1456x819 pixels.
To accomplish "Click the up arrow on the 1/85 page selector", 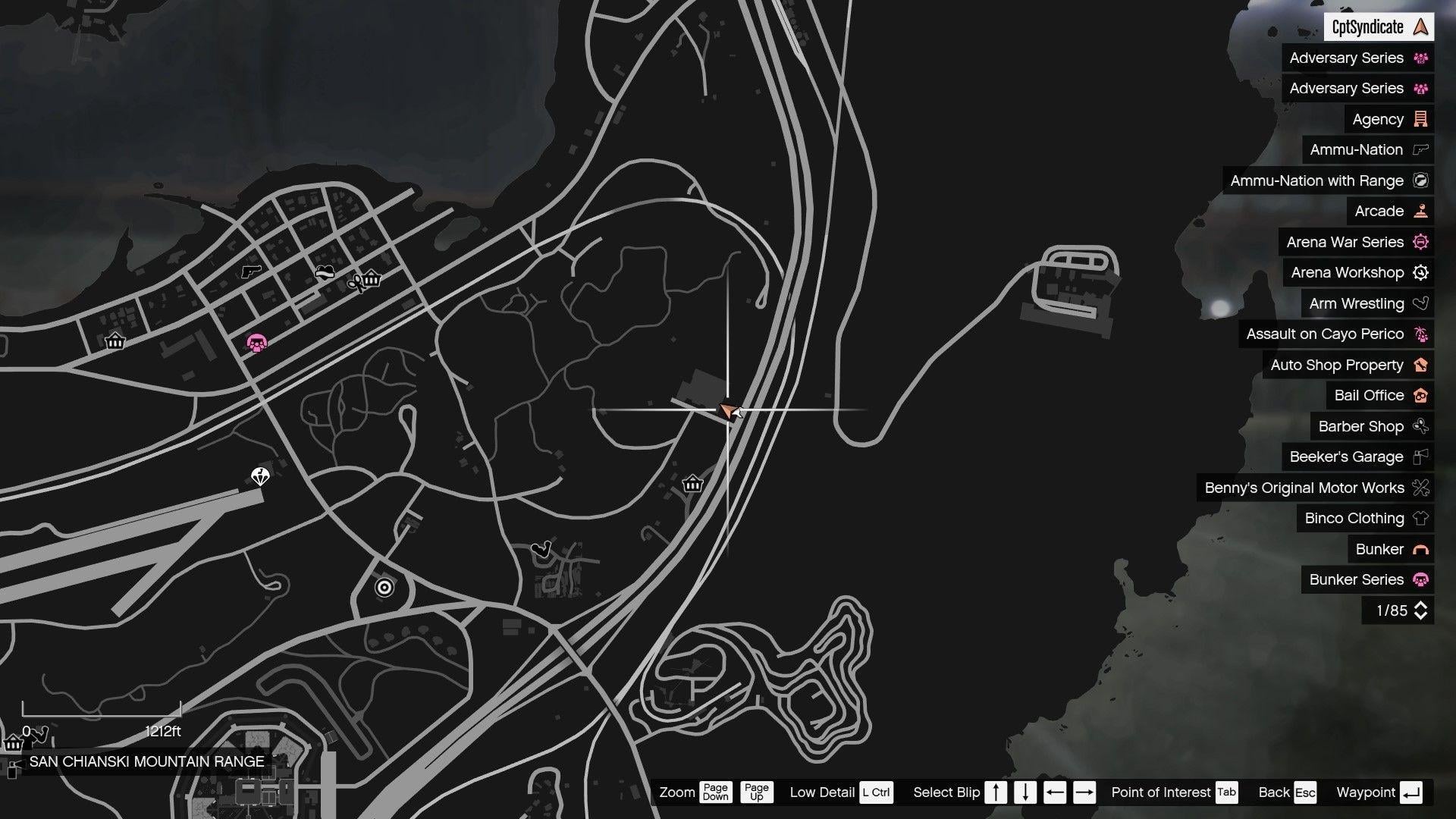I will (1421, 604).
